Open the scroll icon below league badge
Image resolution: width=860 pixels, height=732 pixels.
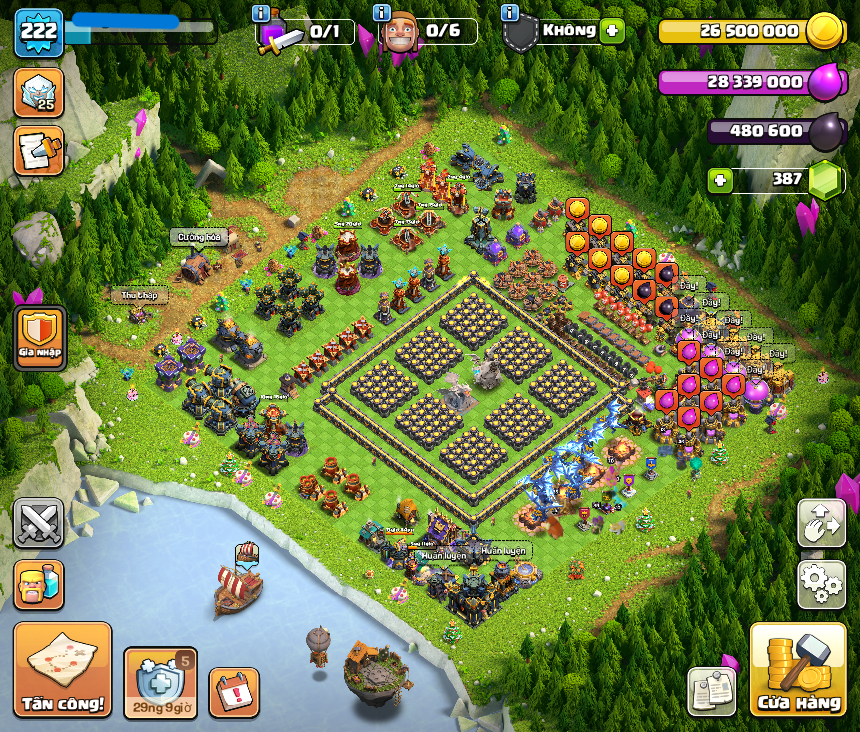click(x=39, y=150)
